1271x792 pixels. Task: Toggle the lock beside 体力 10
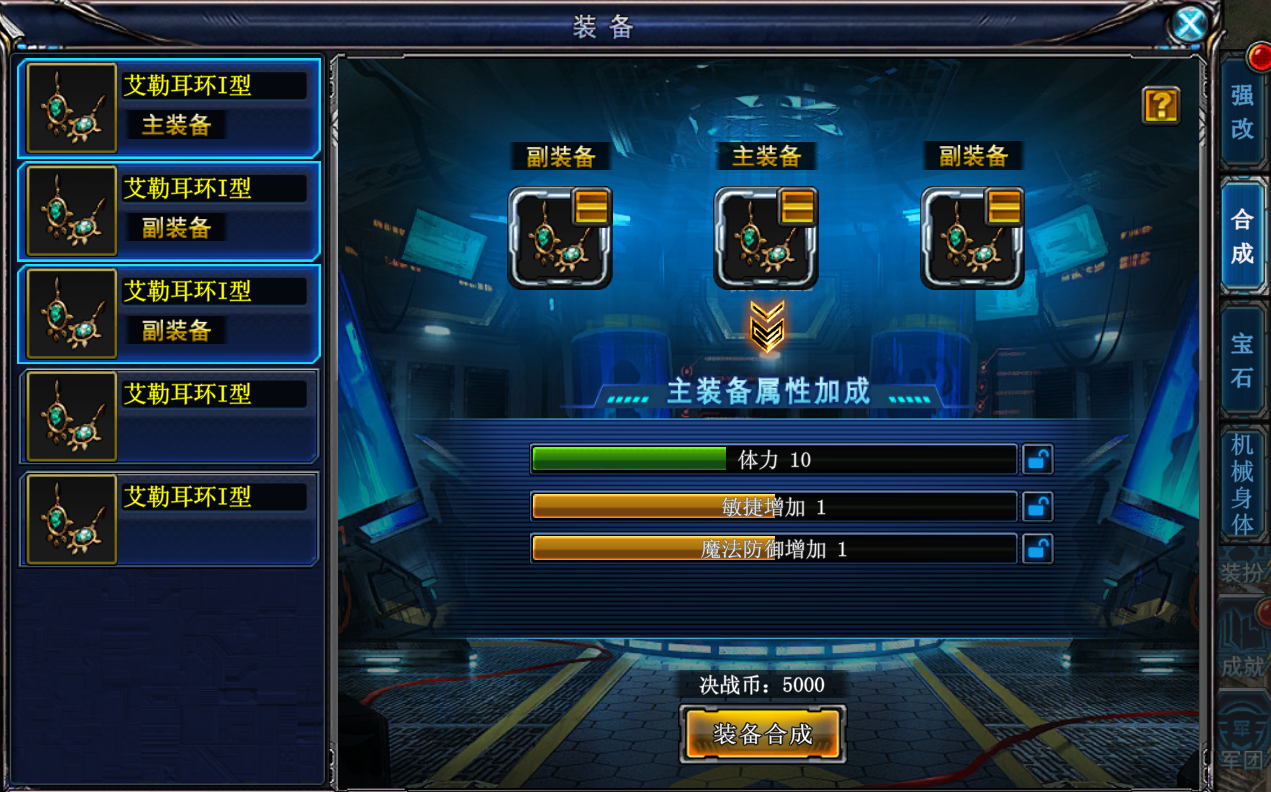point(1037,460)
